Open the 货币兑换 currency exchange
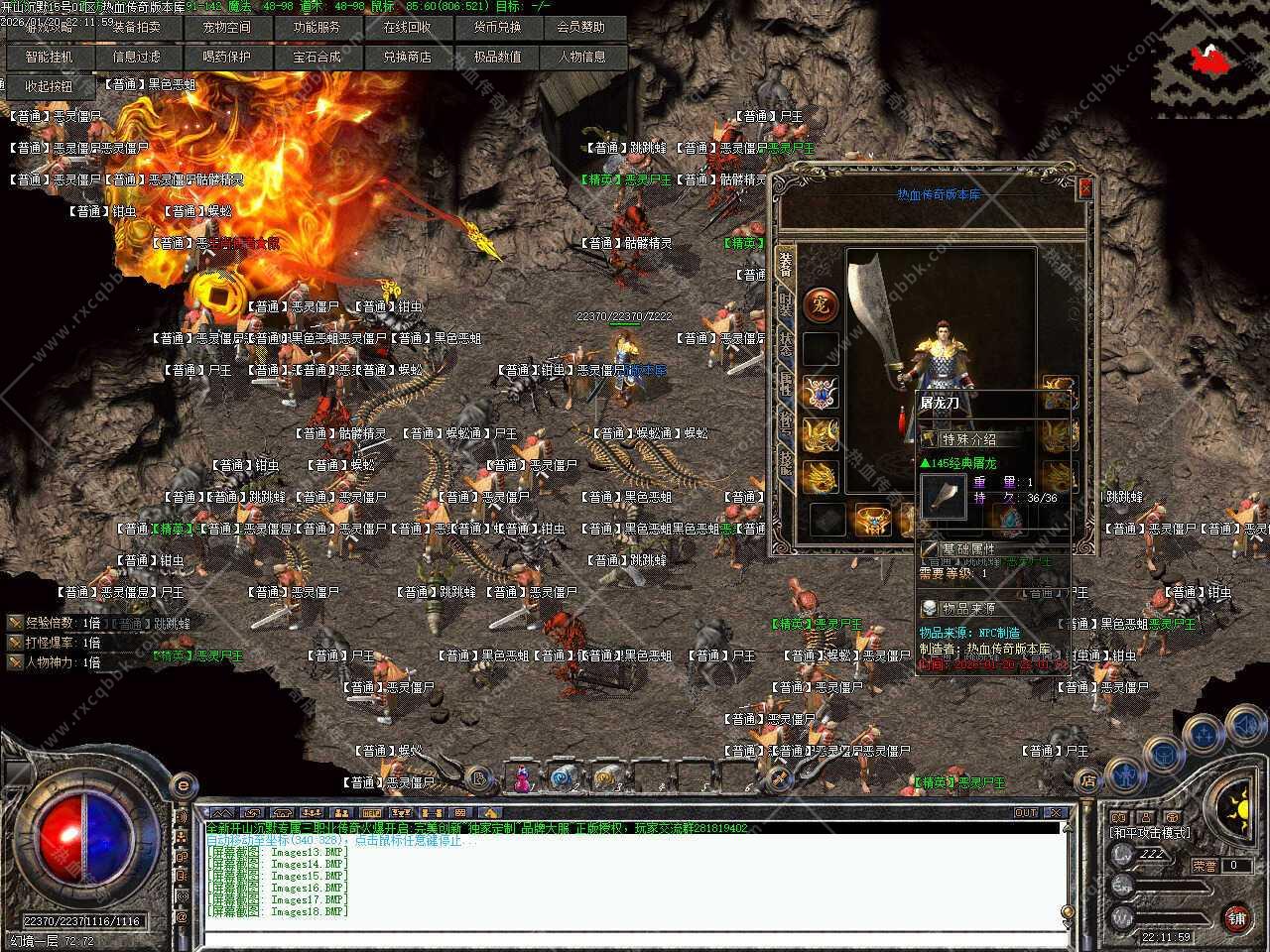The width and height of the screenshot is (1270, 952). point(496,28)
